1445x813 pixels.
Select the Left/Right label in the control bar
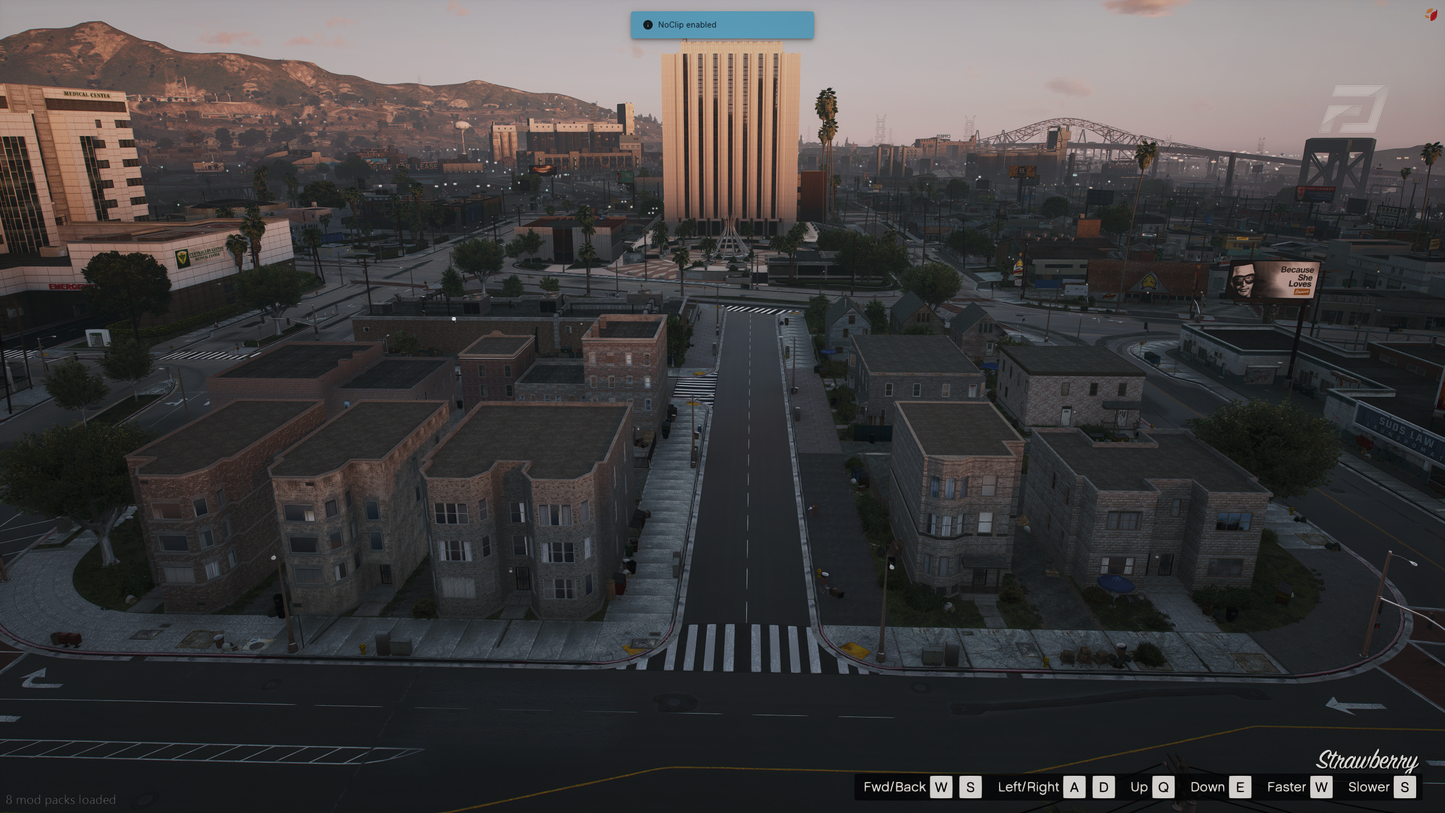pos(1028,787)
